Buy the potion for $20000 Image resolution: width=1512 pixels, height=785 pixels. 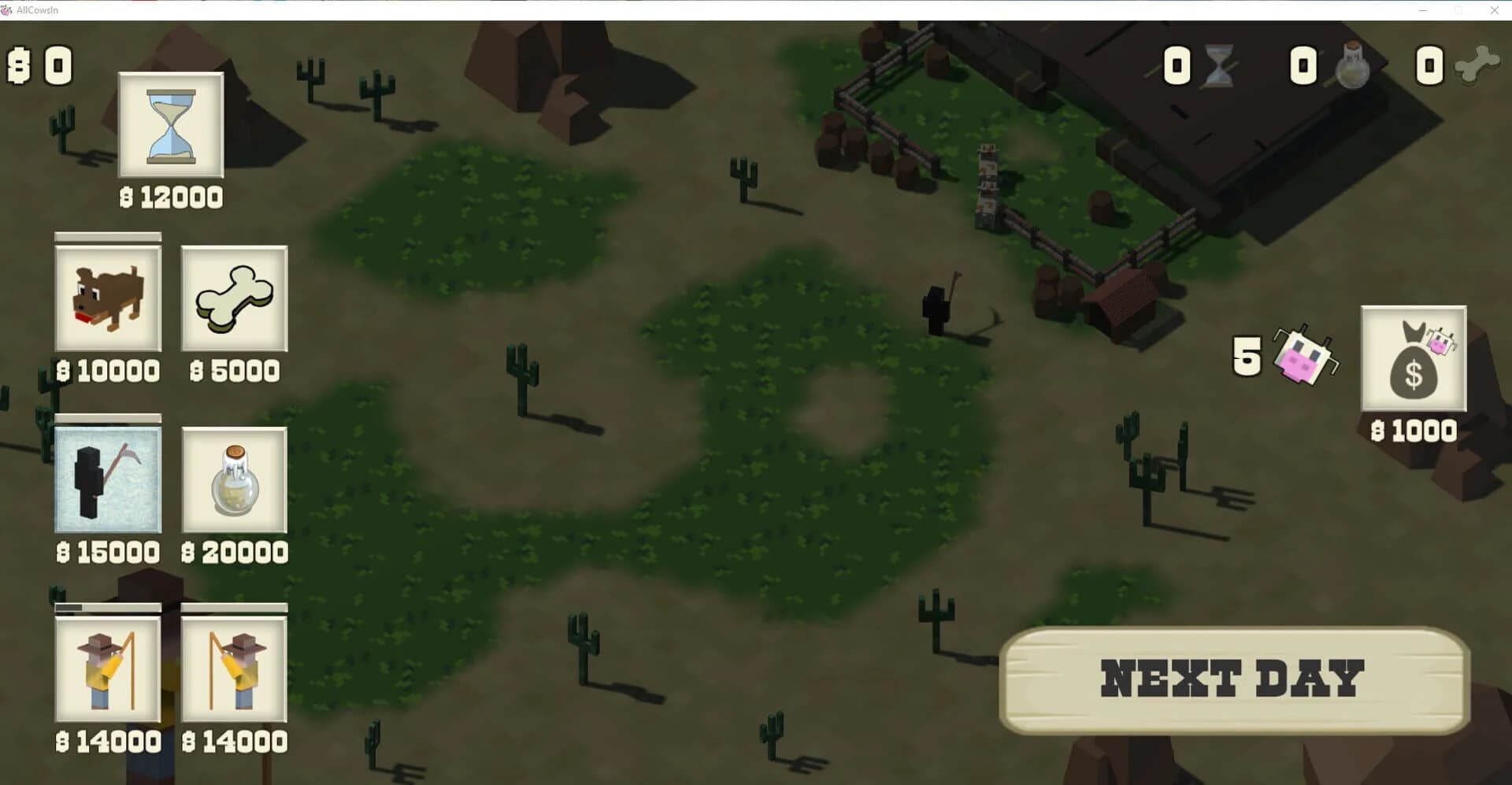click(x=234, y=482)
